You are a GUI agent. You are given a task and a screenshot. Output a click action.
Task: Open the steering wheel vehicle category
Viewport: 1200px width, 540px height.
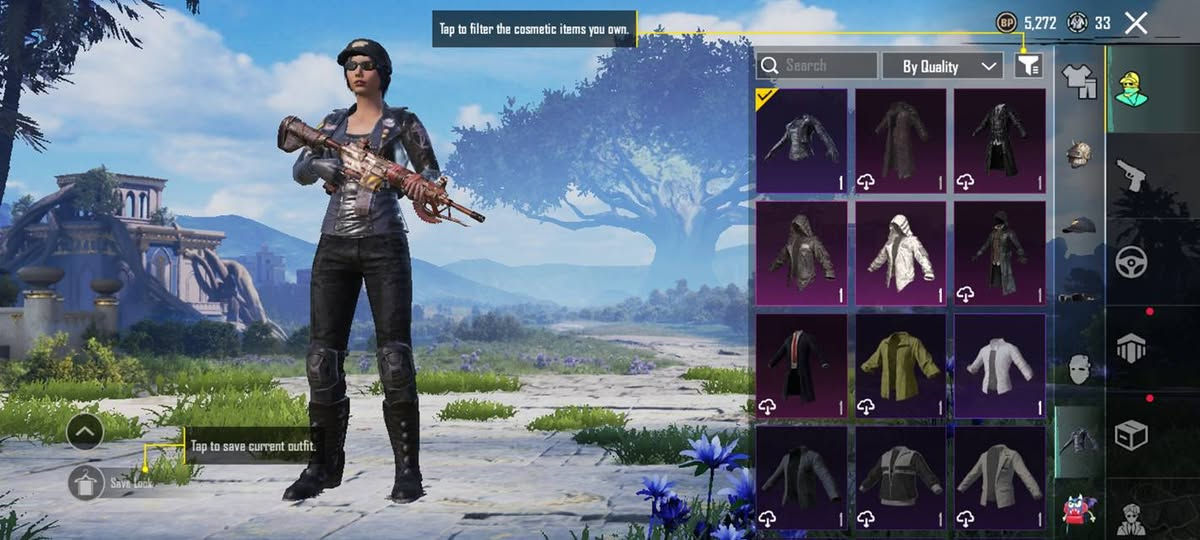(x=1131, y=261)
